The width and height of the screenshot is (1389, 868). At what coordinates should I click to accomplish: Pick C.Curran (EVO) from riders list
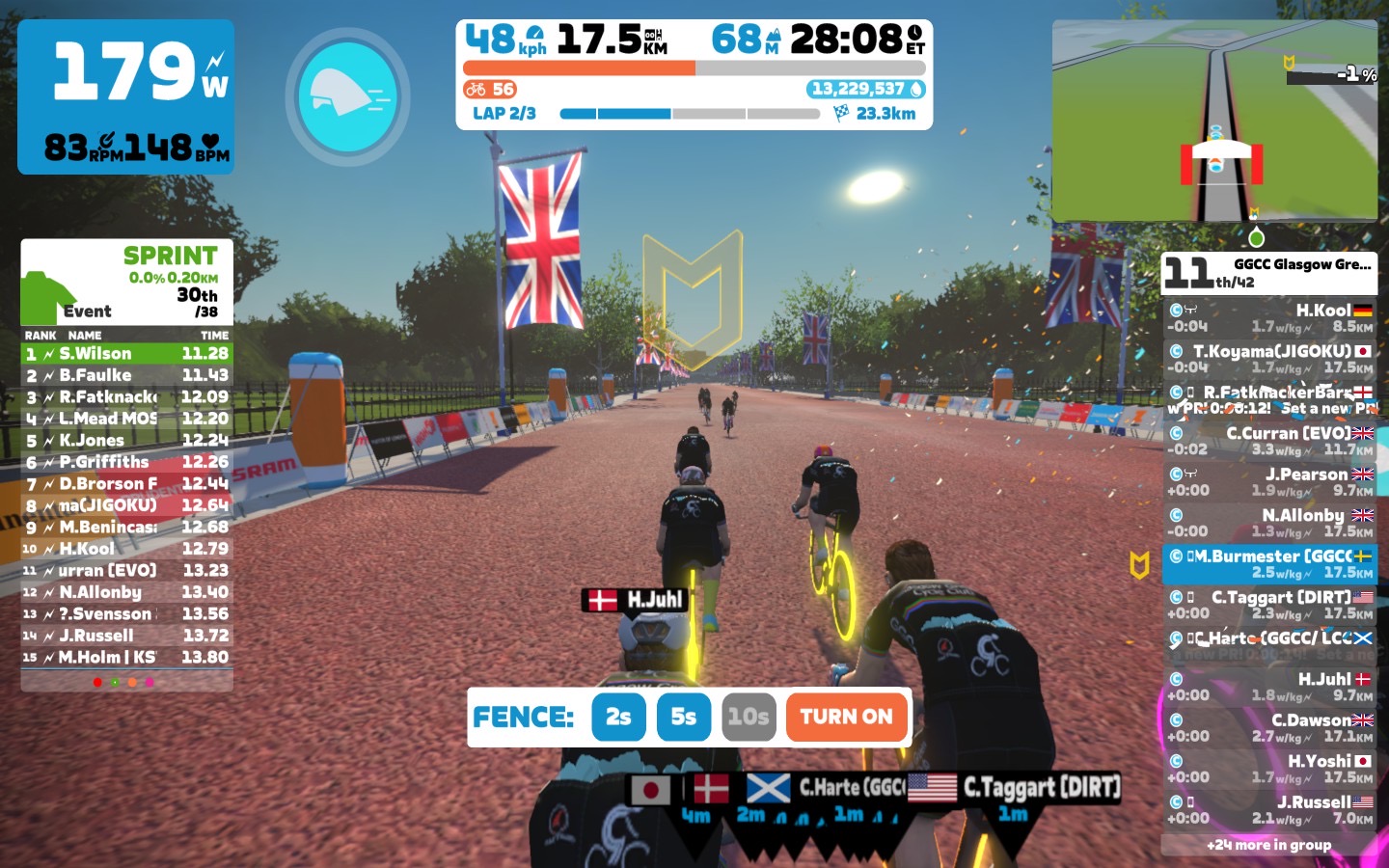1268,441
